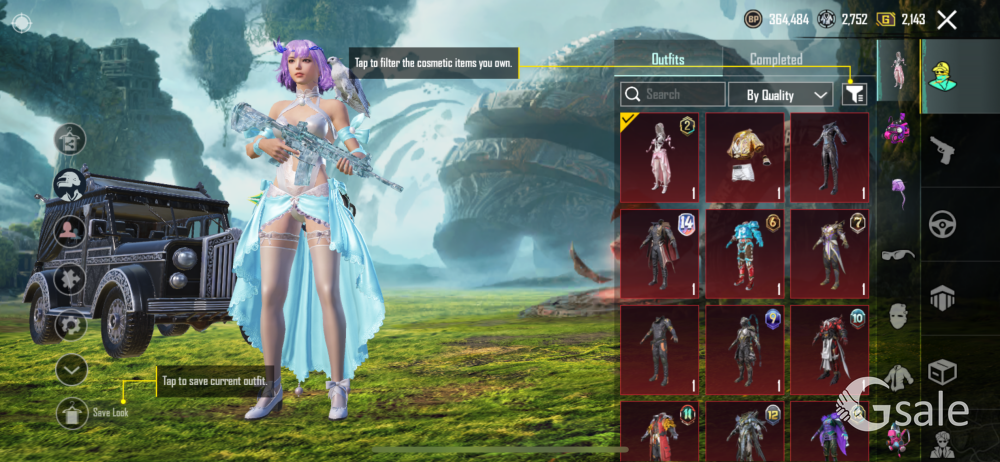The image size is (1000, 462).
Task: Show the sunglasses accessory category
Action: [898, 256]
